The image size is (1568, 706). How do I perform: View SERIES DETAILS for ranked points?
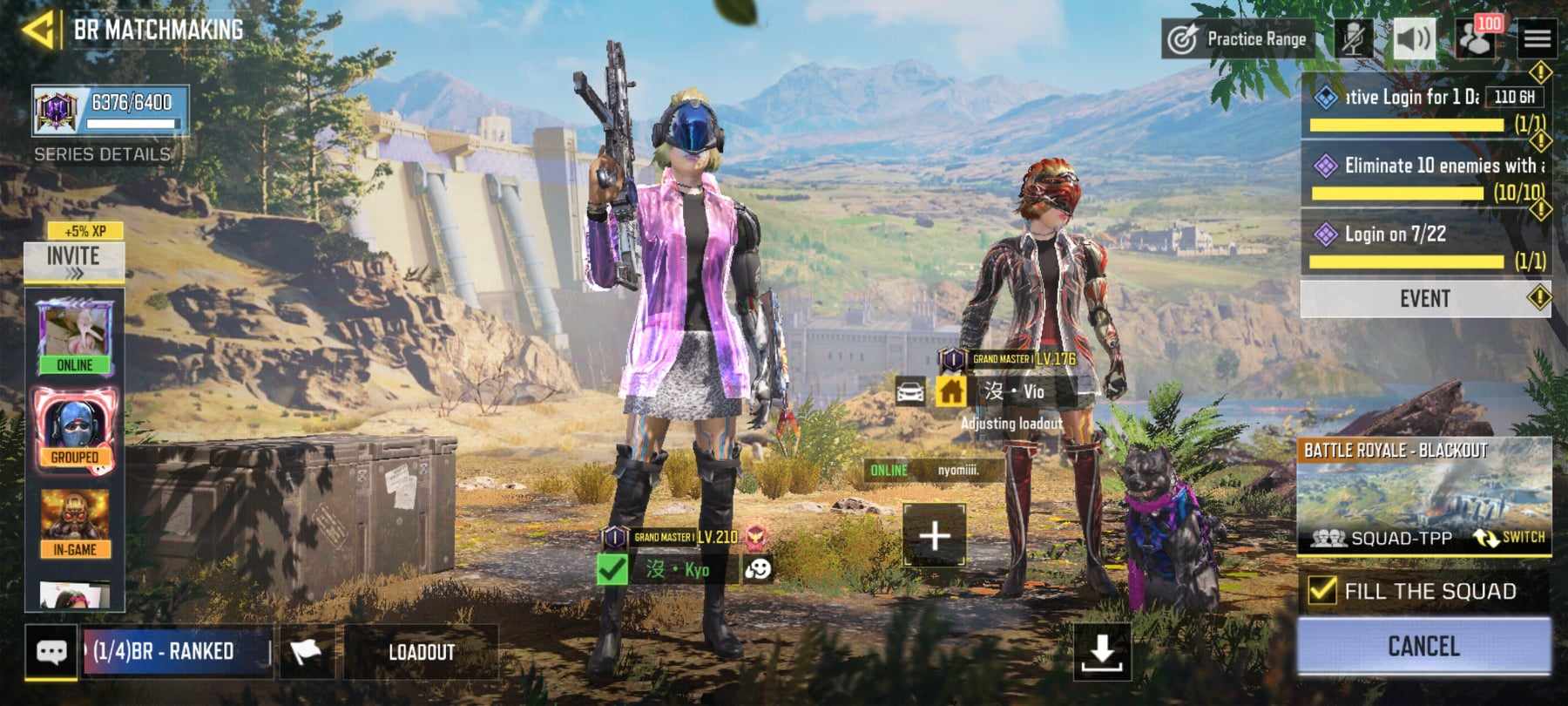[x=102, y=154]
